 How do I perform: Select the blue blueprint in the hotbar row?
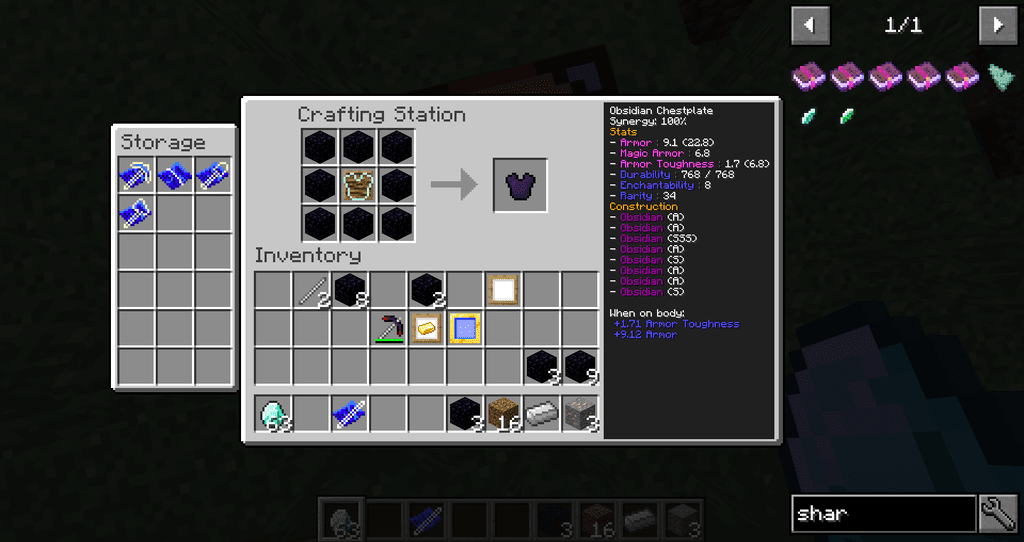pyautogui.click(x=349, y=413)
